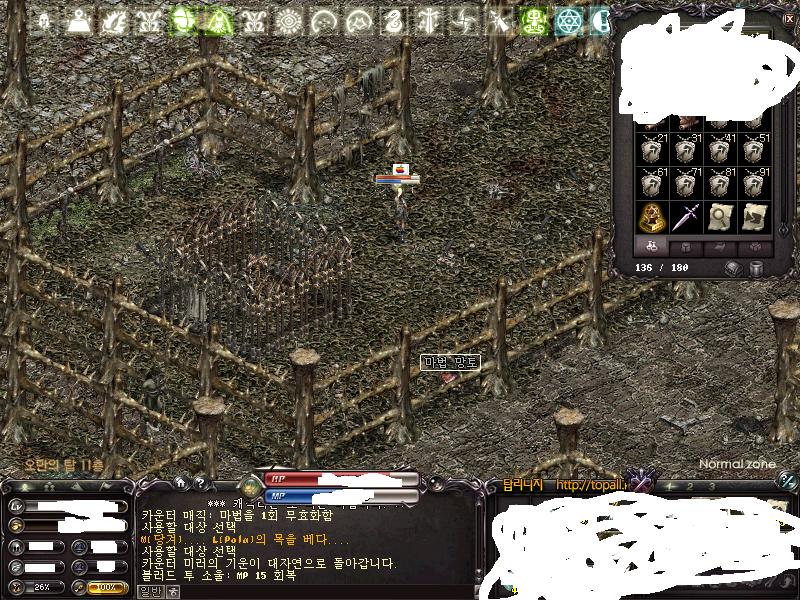Image resolution: width=800 pixels, height=600 pixels.
Task: Select the shield scroll numbered 61
Action: 654,184
